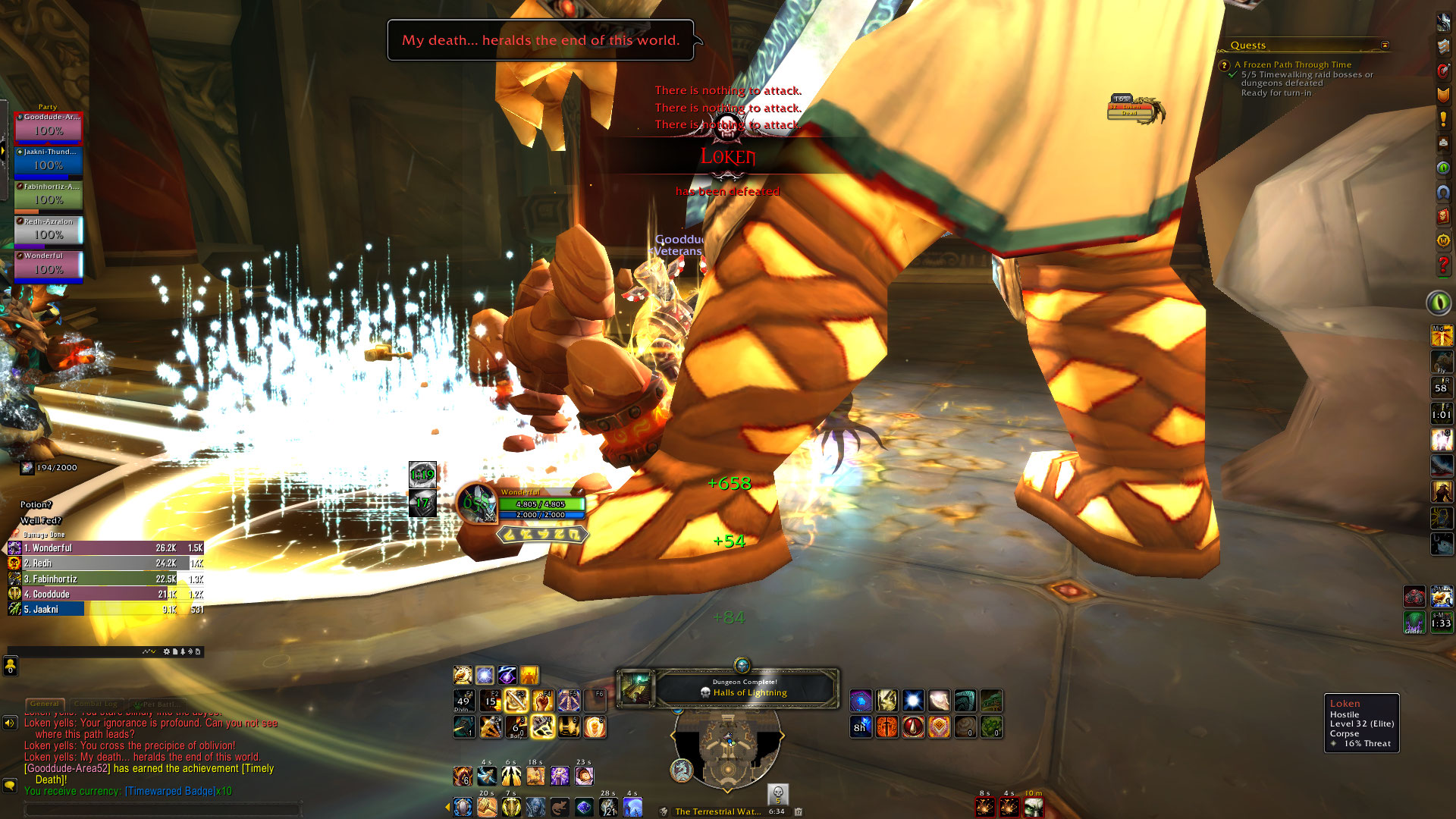This screenshot has width=1456, height=819.
Task: Open the red question mark help button
Action: [x=1443, y=265]
